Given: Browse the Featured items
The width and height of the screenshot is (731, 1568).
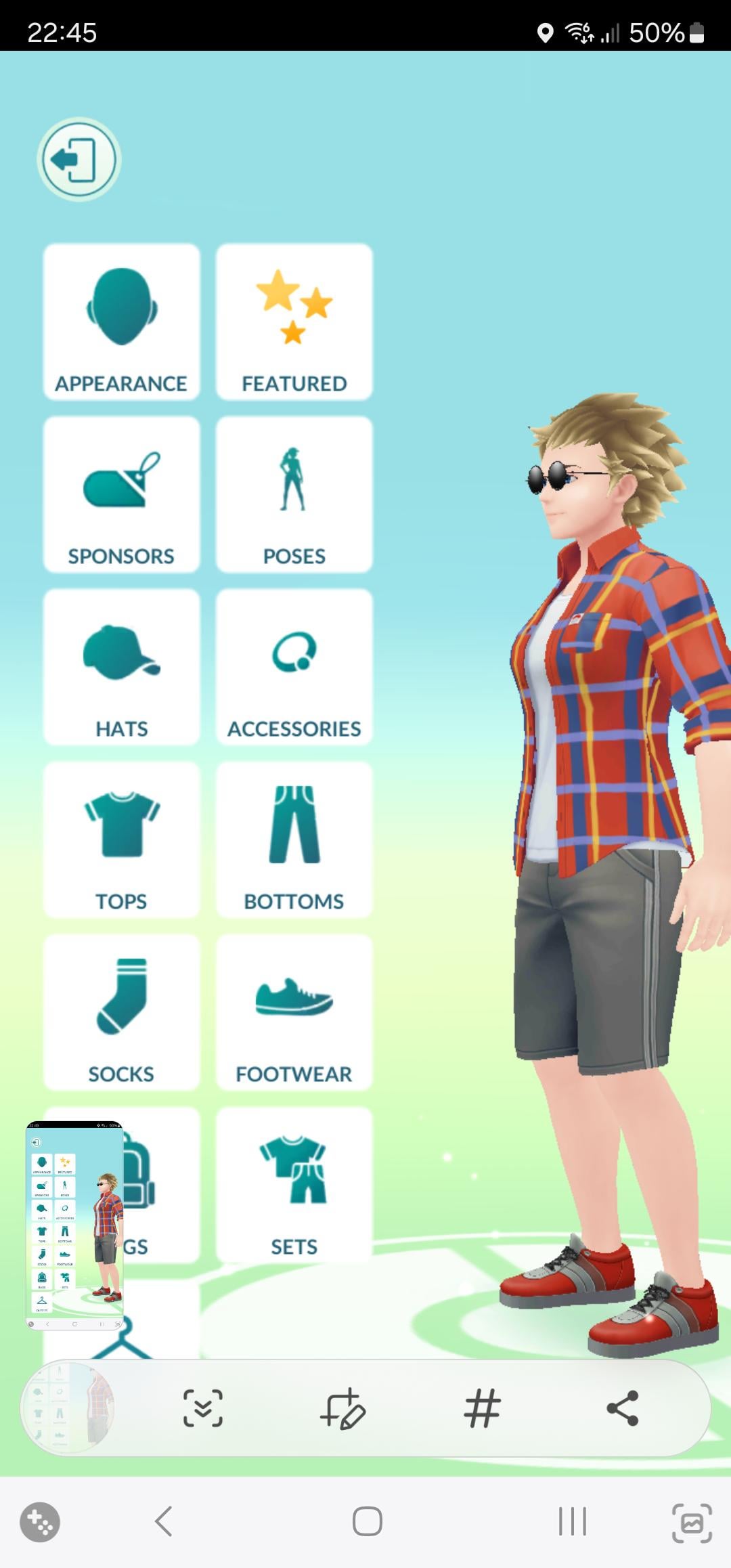Looking at the screenshot, I should pyautogui.click(x=294, y=322).
